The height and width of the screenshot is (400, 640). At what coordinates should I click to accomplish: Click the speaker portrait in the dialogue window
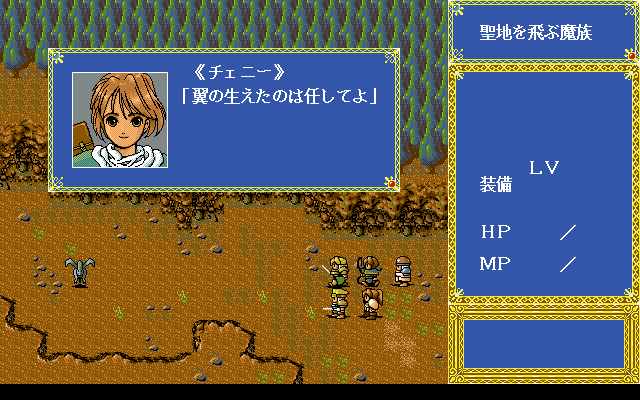[x=120, y=119]
